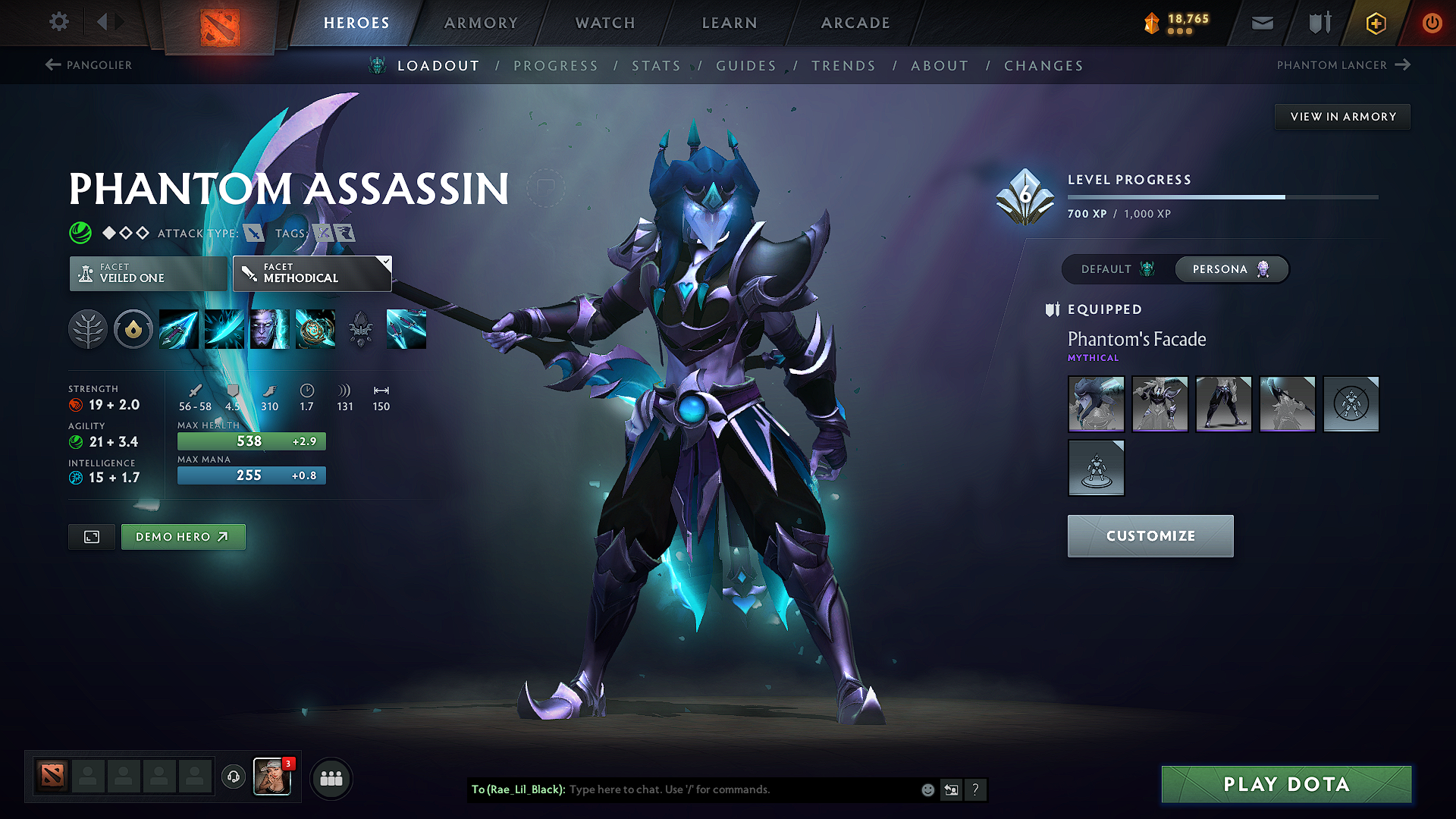The height and width of the screenshot is (819, 1456).
Task: Click the voice chat headset icon
Action: point(233,778)
